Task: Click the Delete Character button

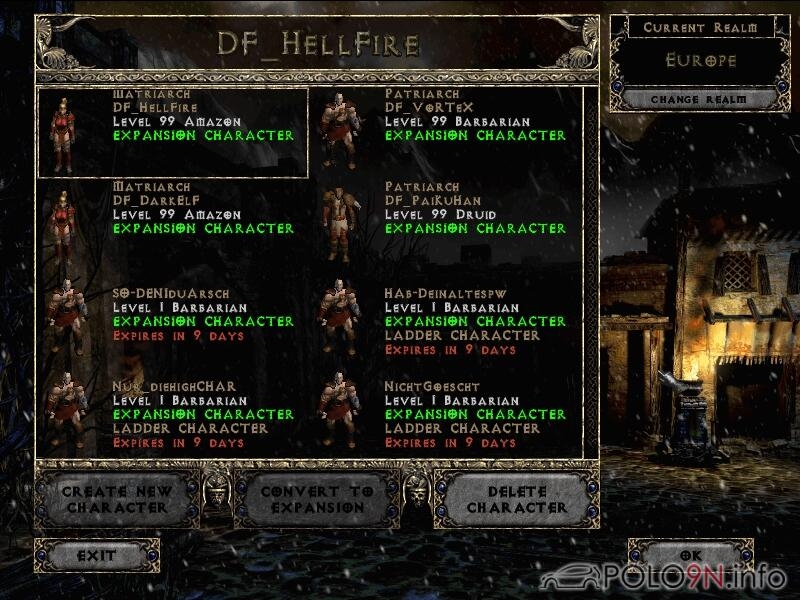Action: coord(517,500)
